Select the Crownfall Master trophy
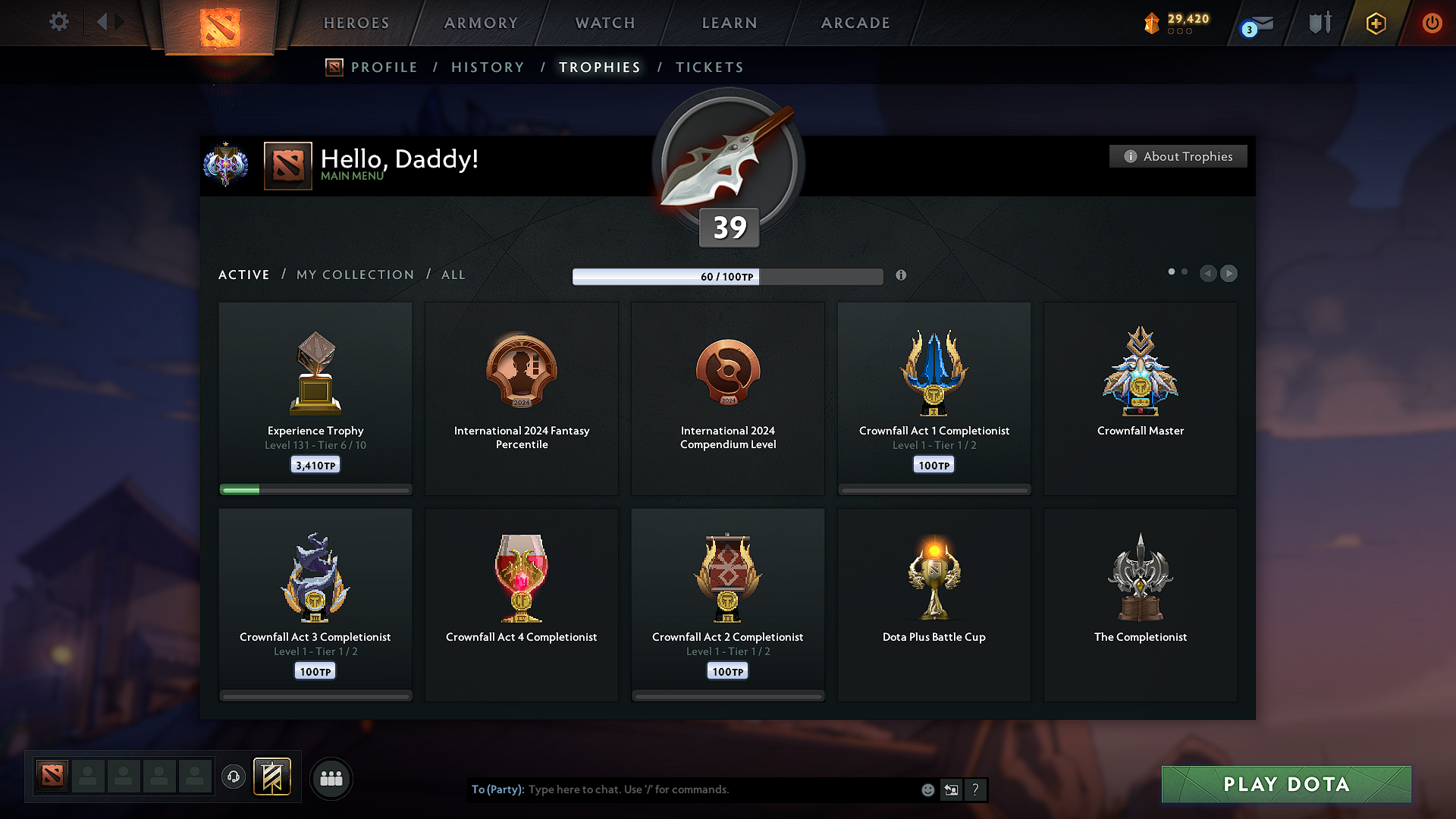This screenshot has height=819, width=1456. point(1140,398)
